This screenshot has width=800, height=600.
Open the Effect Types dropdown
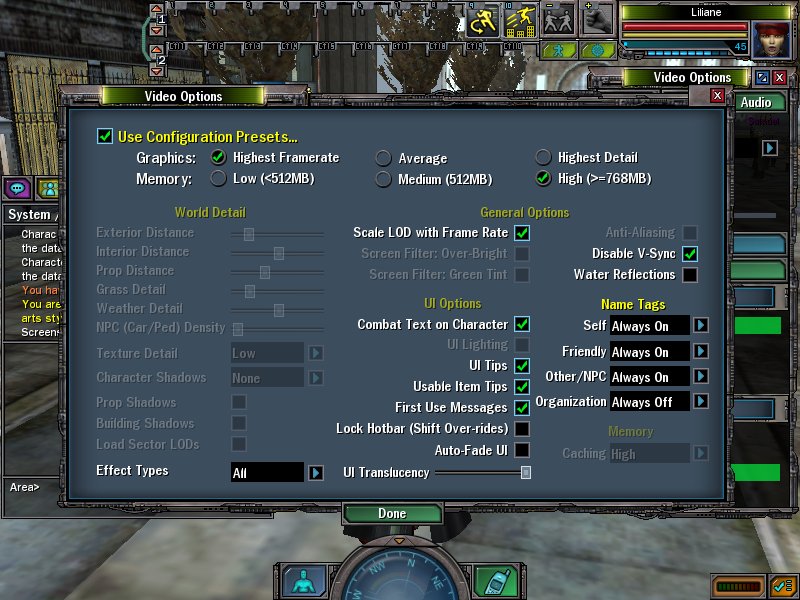[316, 472]
